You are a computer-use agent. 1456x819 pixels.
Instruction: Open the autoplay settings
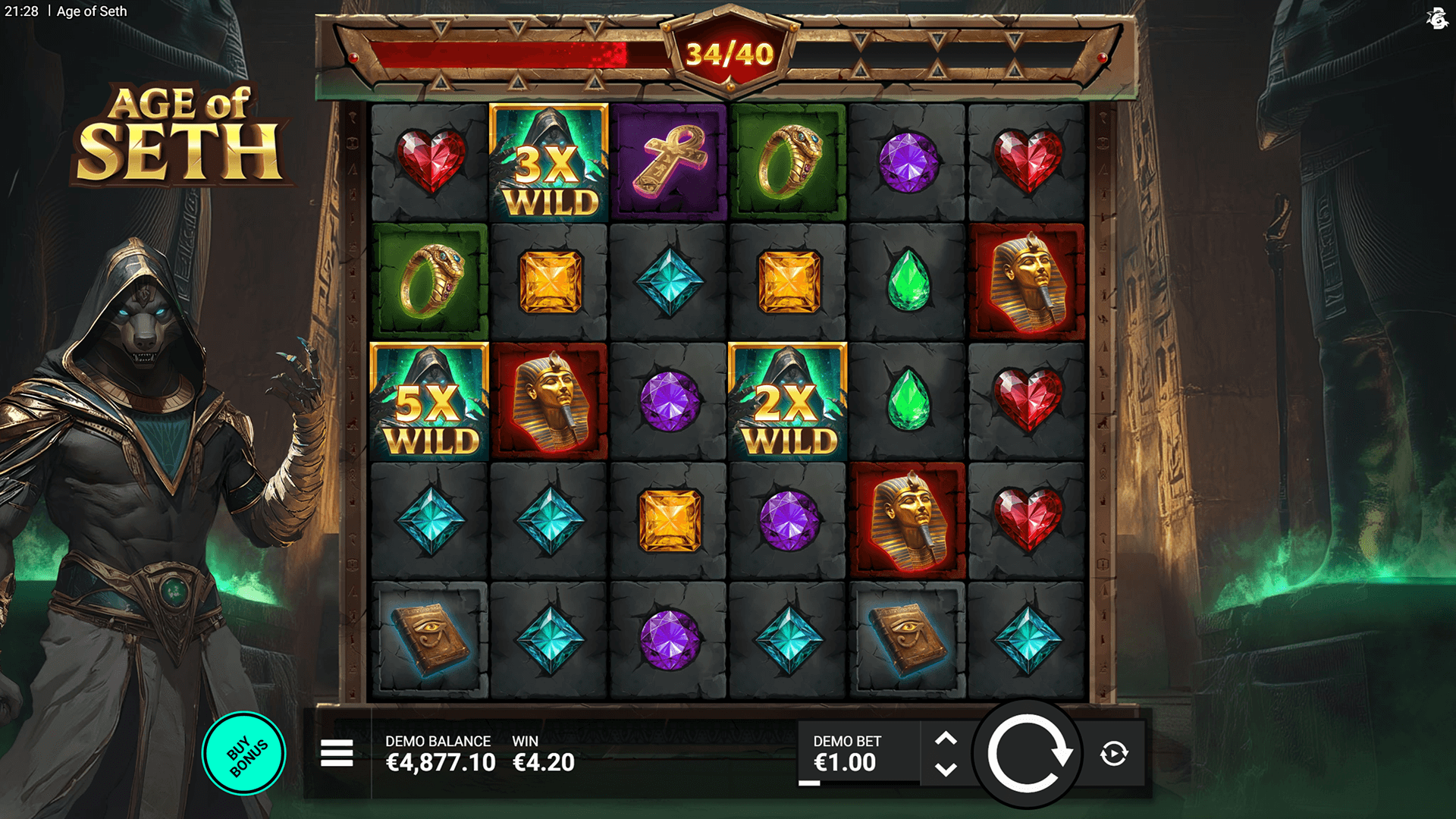[x=1113, y=754]
